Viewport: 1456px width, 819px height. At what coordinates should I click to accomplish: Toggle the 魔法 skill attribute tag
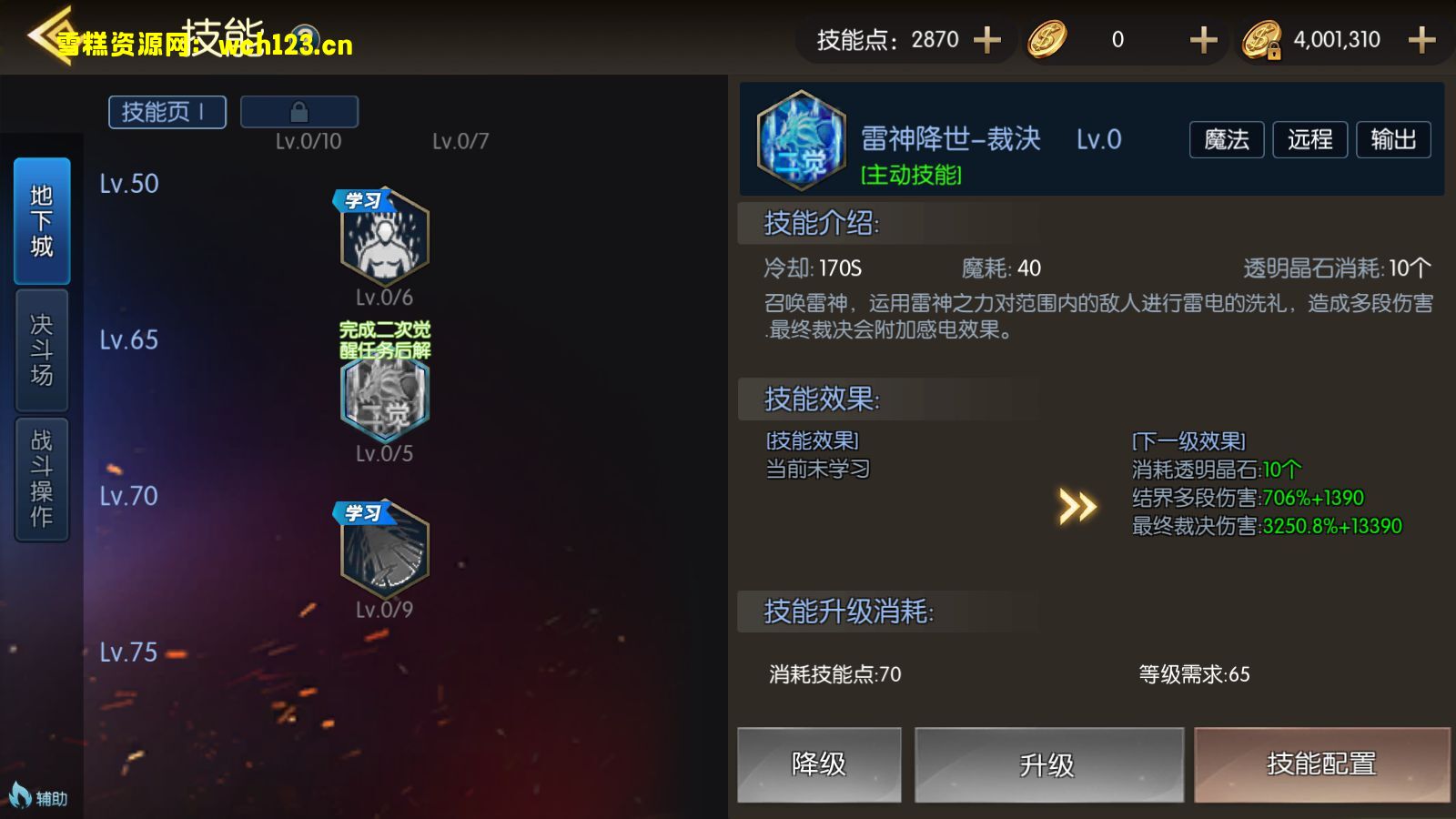pyautogui.click(x=1226, y=139)
